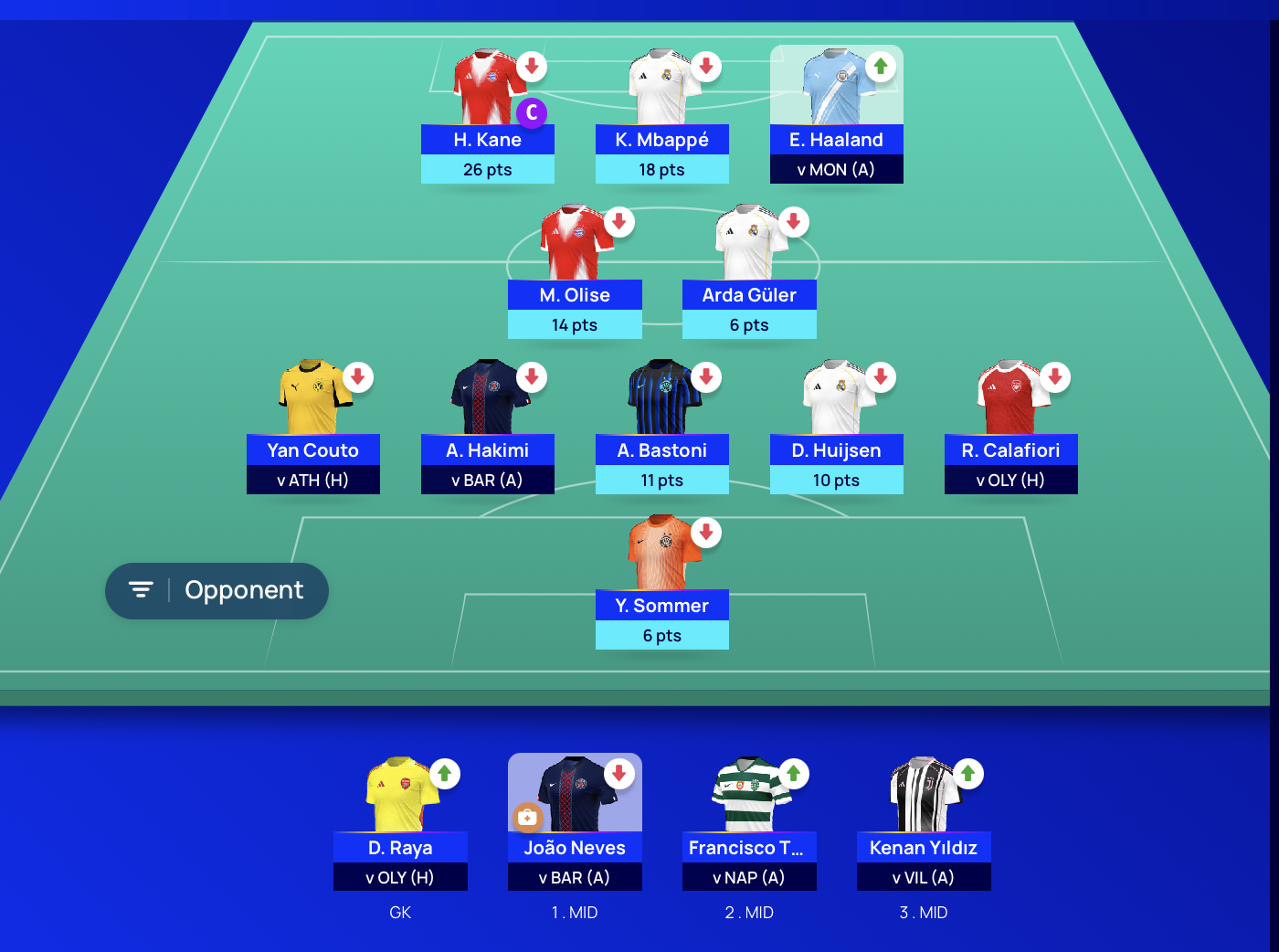
Task: Select bench goalkeeper D. Raya
Action: point(400,848)
